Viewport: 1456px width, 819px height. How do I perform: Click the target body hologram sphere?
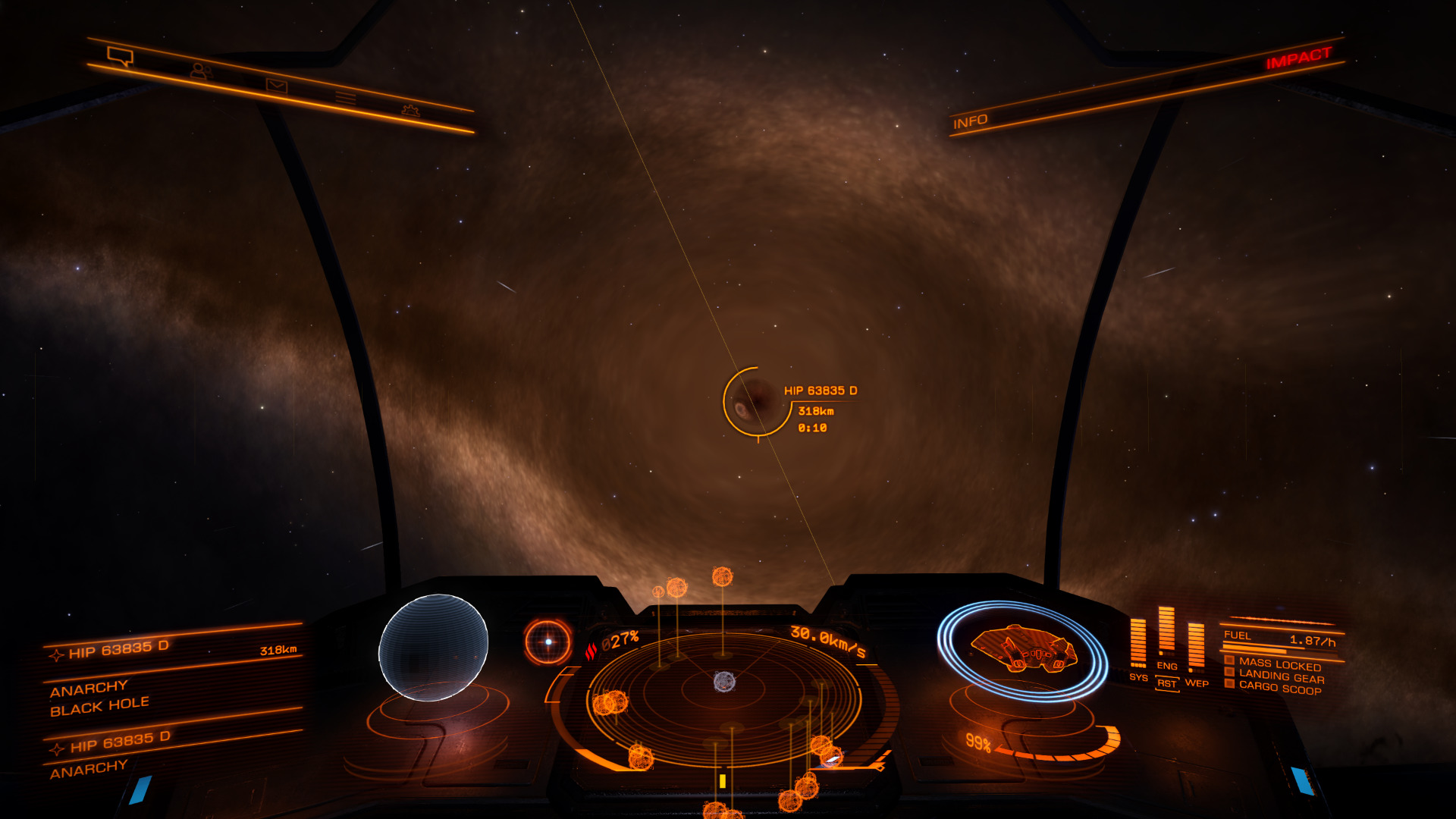pos(433,647)
